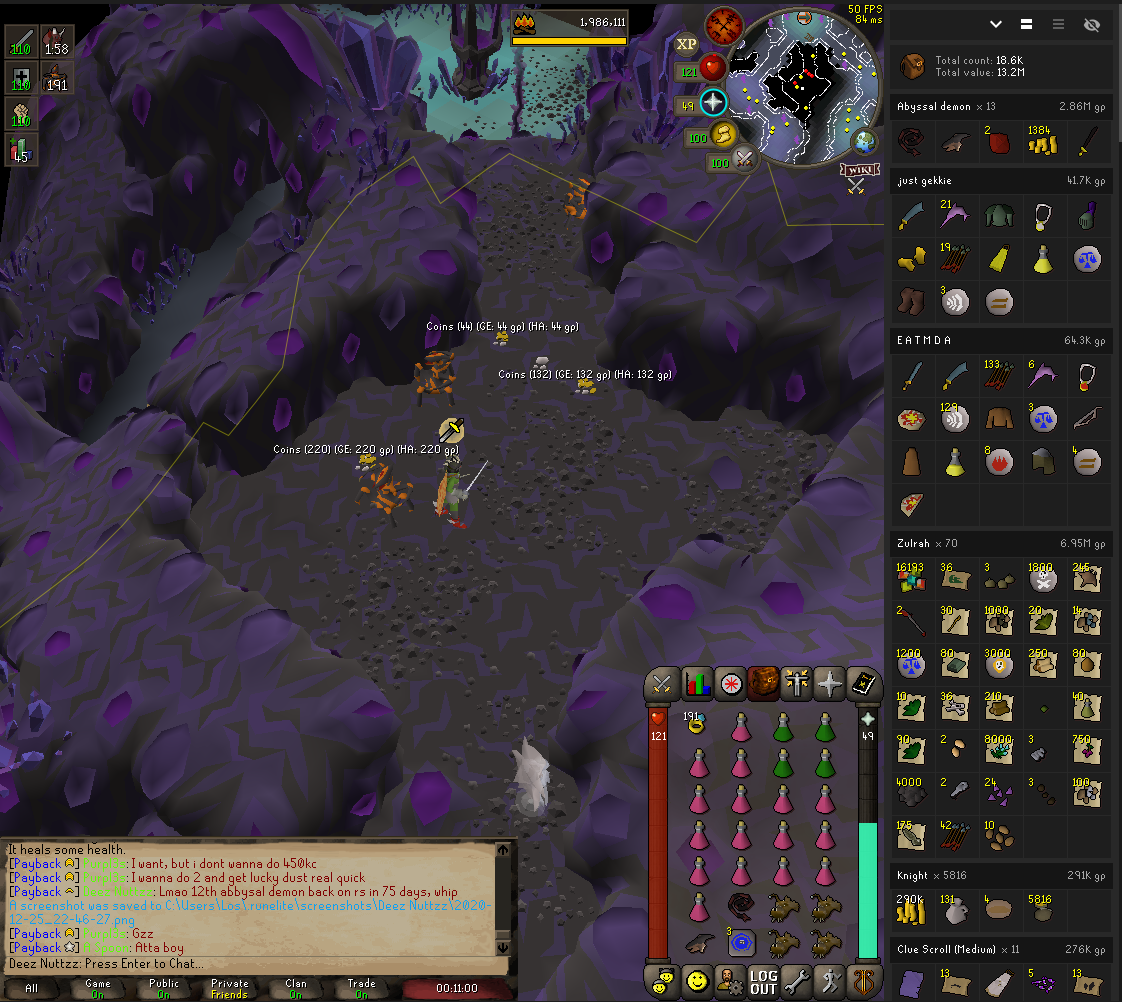Activate quick prayers via the prayer orb

click(712, 102)
